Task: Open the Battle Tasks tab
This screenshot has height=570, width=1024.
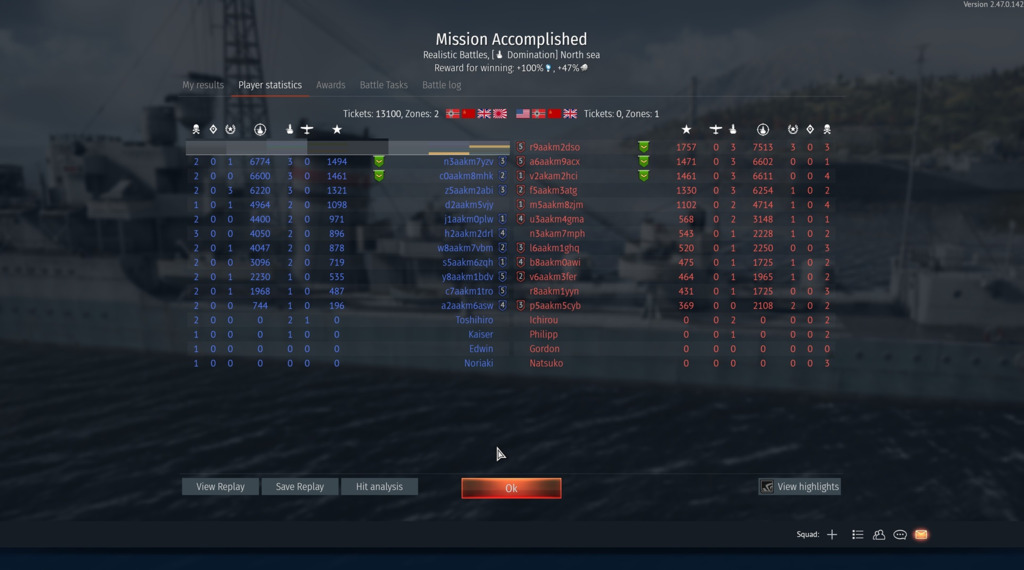Action: pos(384,85)
